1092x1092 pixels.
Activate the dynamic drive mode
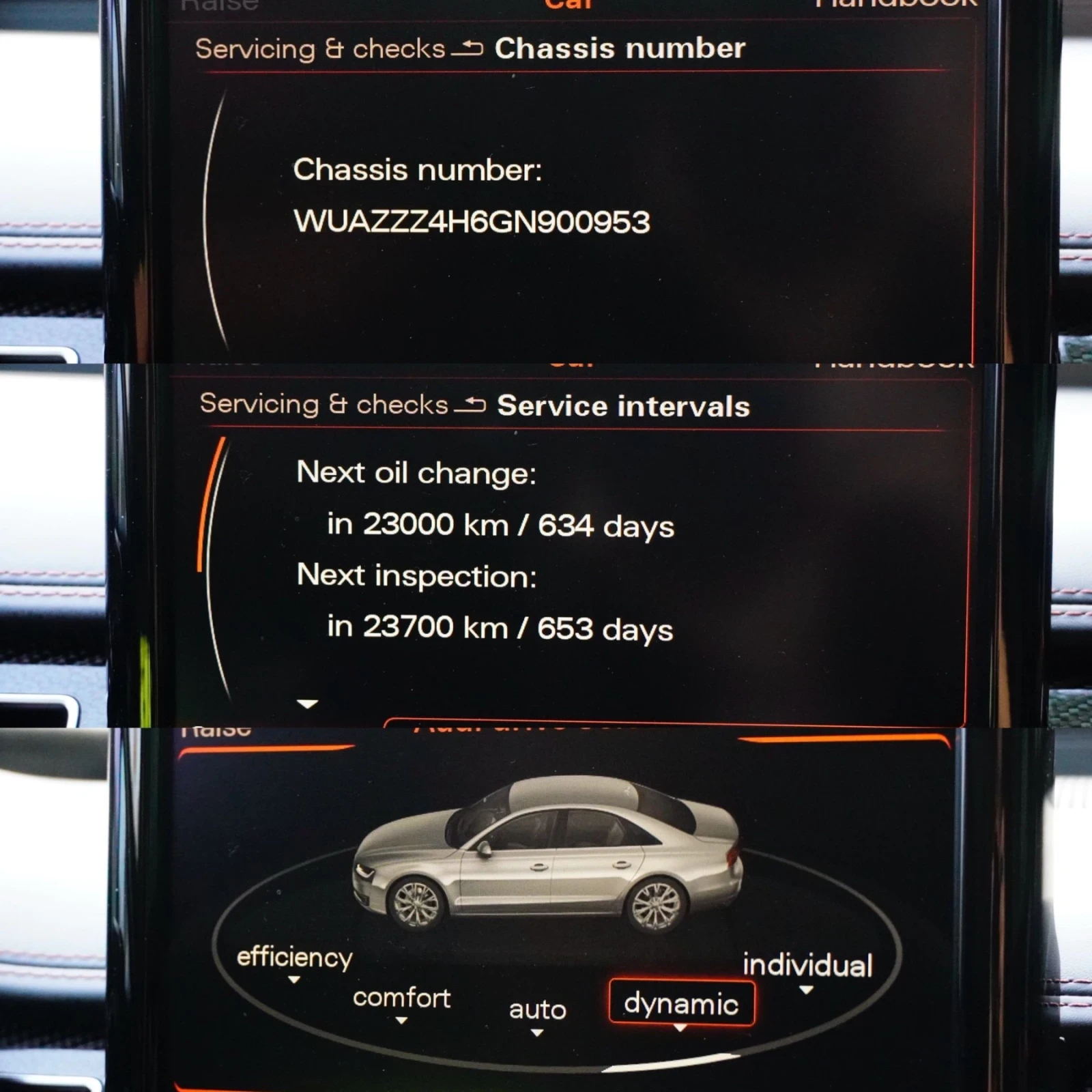(x=681, y=1004)
